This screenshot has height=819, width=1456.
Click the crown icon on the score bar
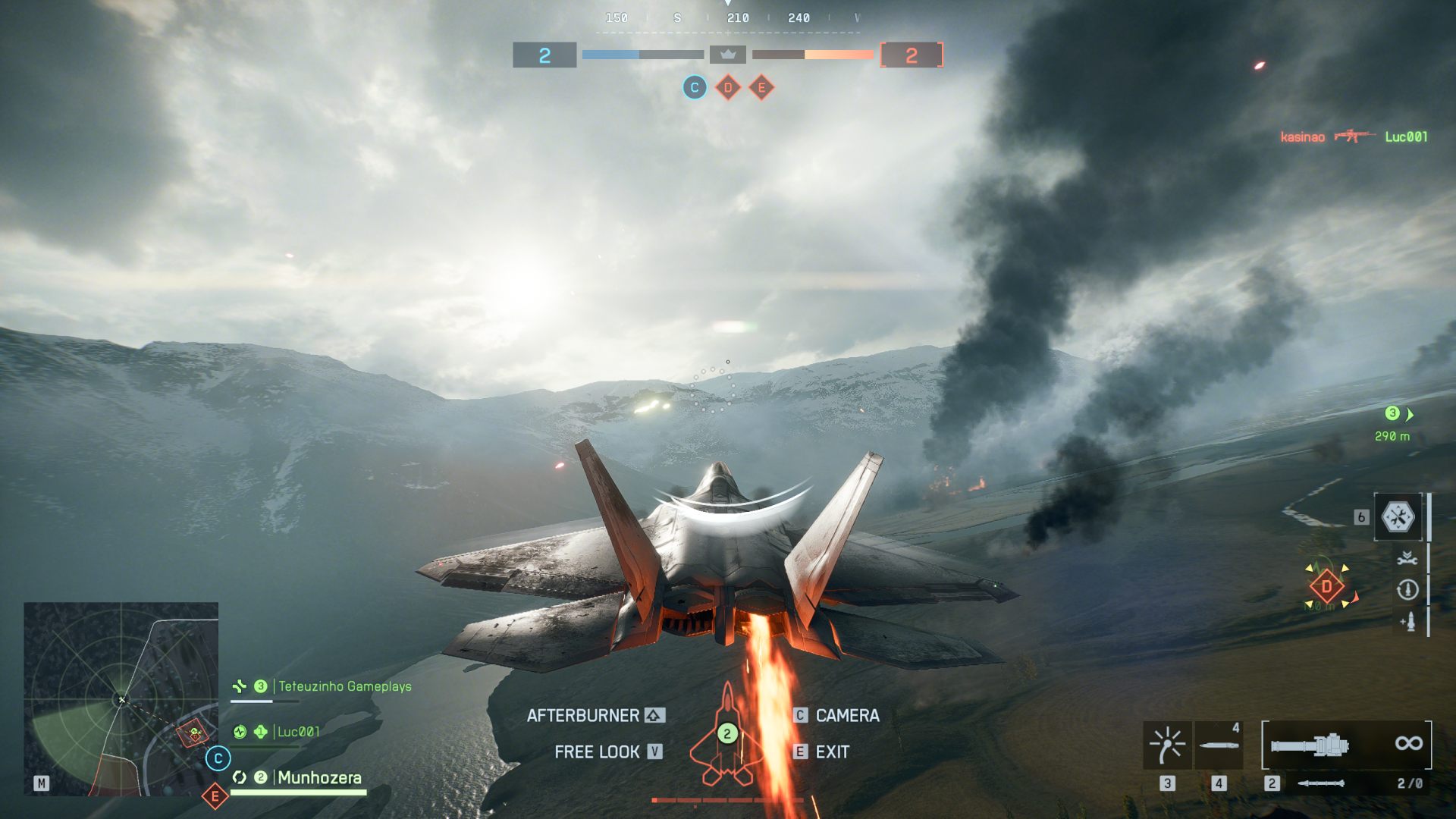pos(728,55)
